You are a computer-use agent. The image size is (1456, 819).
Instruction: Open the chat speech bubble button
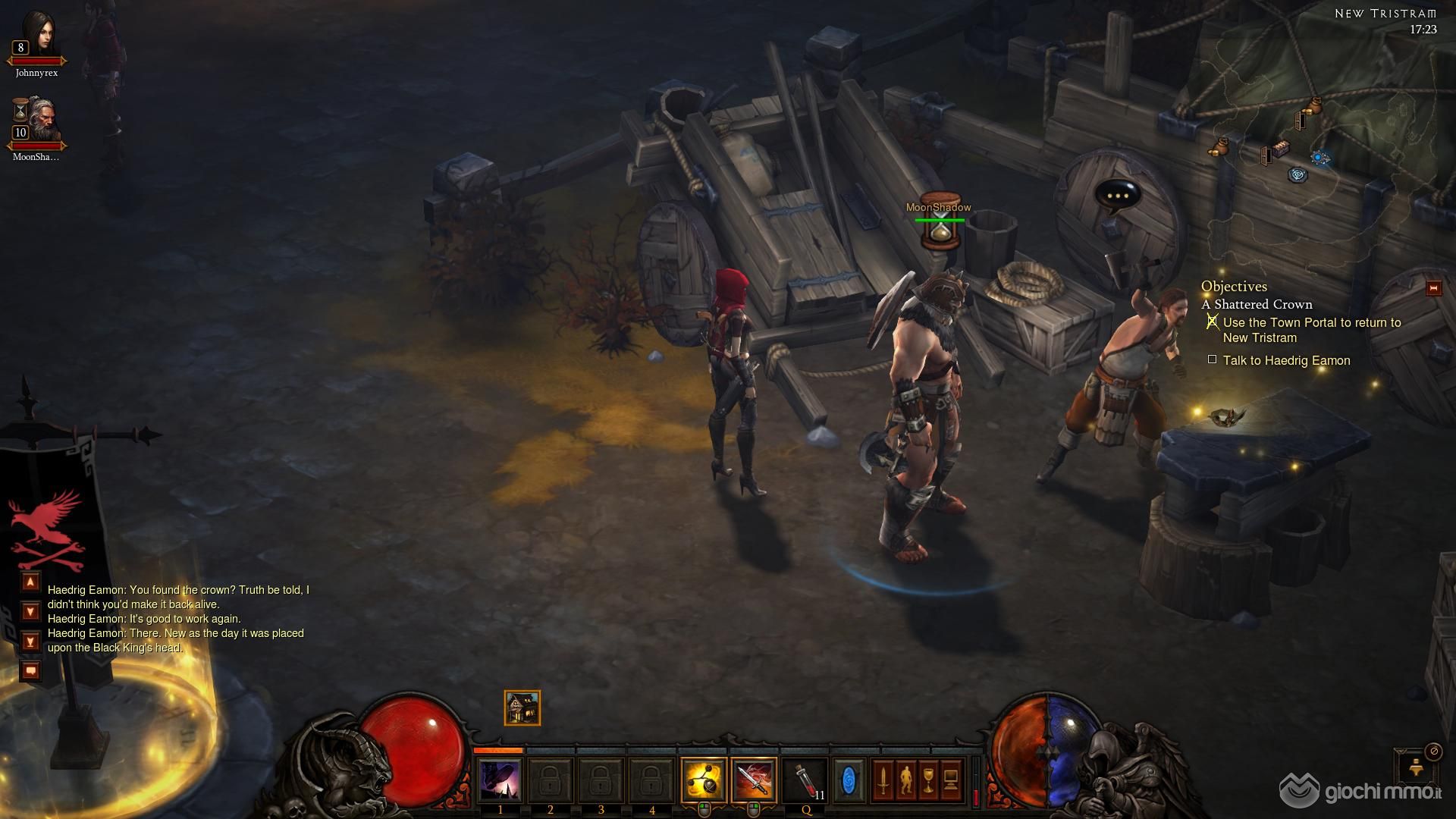point(30,670)
